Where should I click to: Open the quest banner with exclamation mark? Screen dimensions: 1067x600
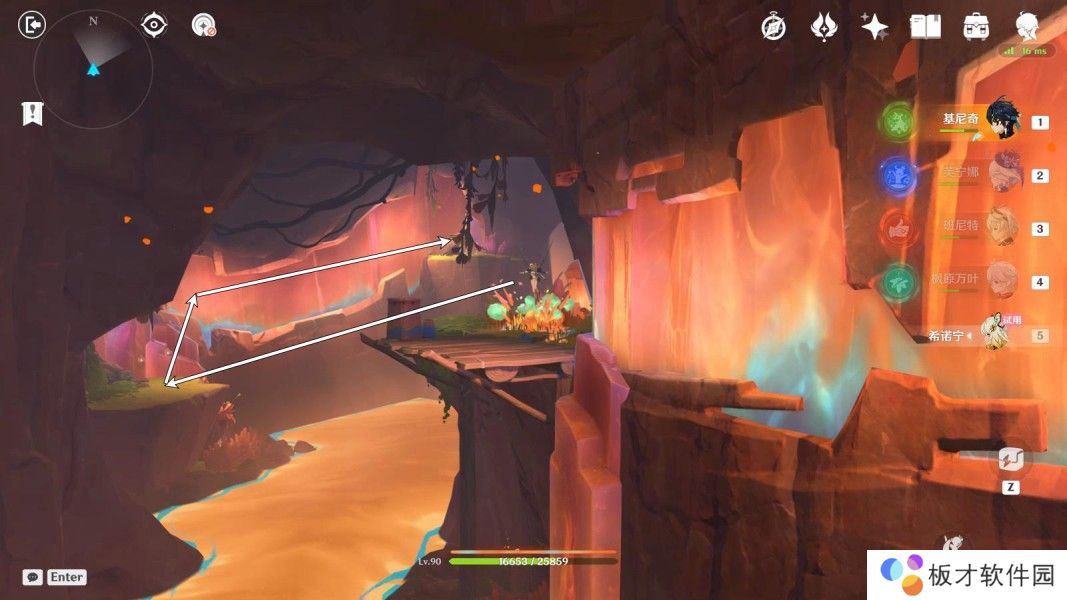click(32, 114)
